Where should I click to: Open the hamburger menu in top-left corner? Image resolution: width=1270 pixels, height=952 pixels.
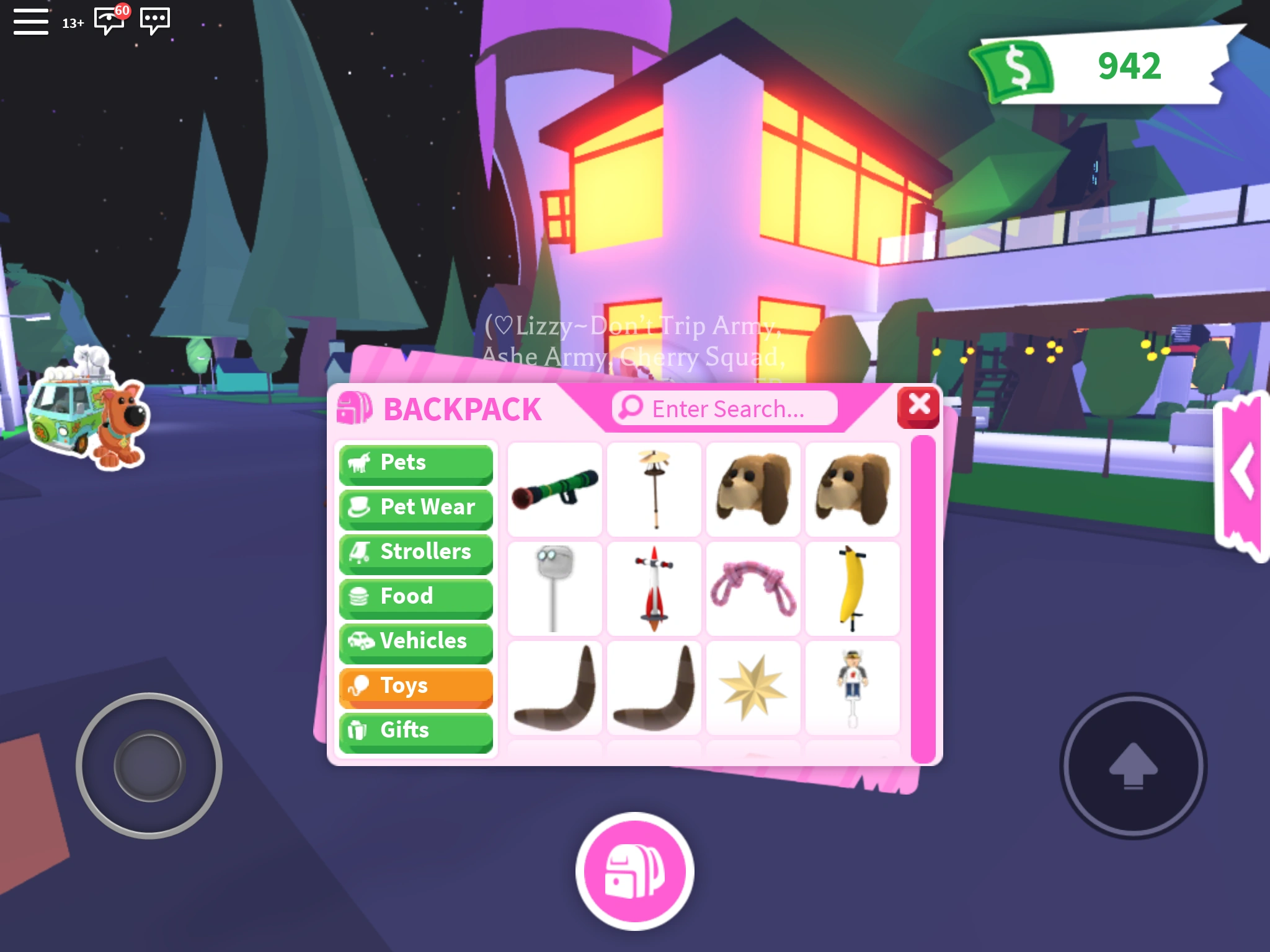tap(30, 20)
